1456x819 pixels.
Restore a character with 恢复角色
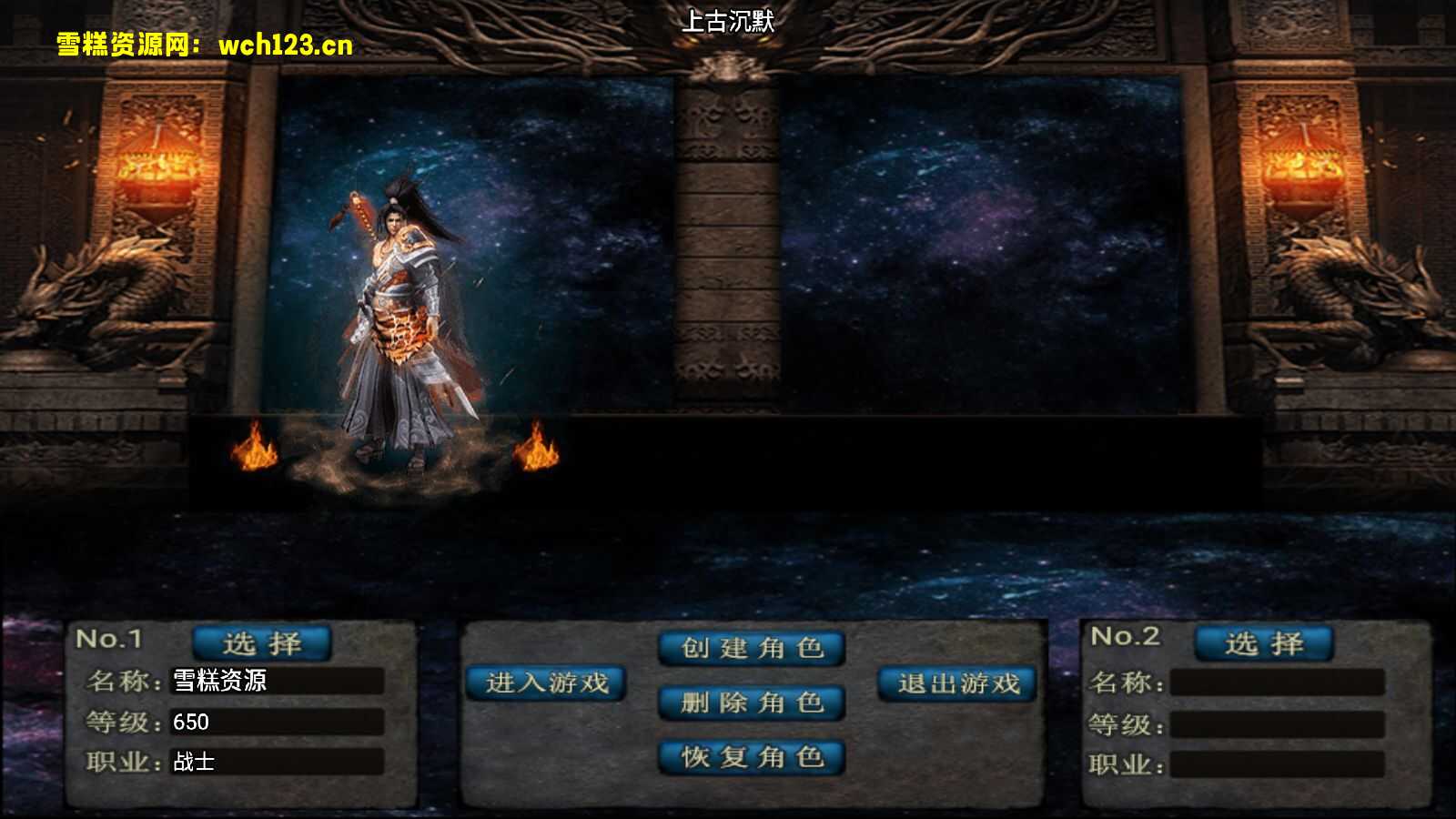click(752, 757)
